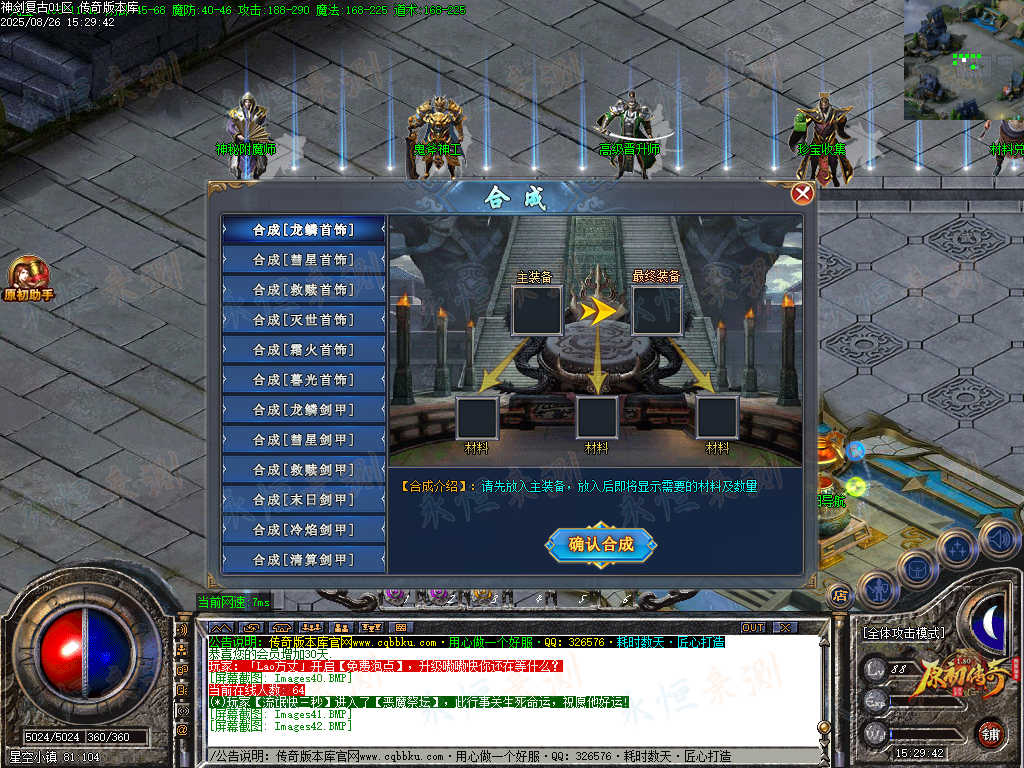Image resolution: width=1024 pixels, height=768 pixels.
Task: Open the round 店 shop button
Action: click(x=840, y=595)
